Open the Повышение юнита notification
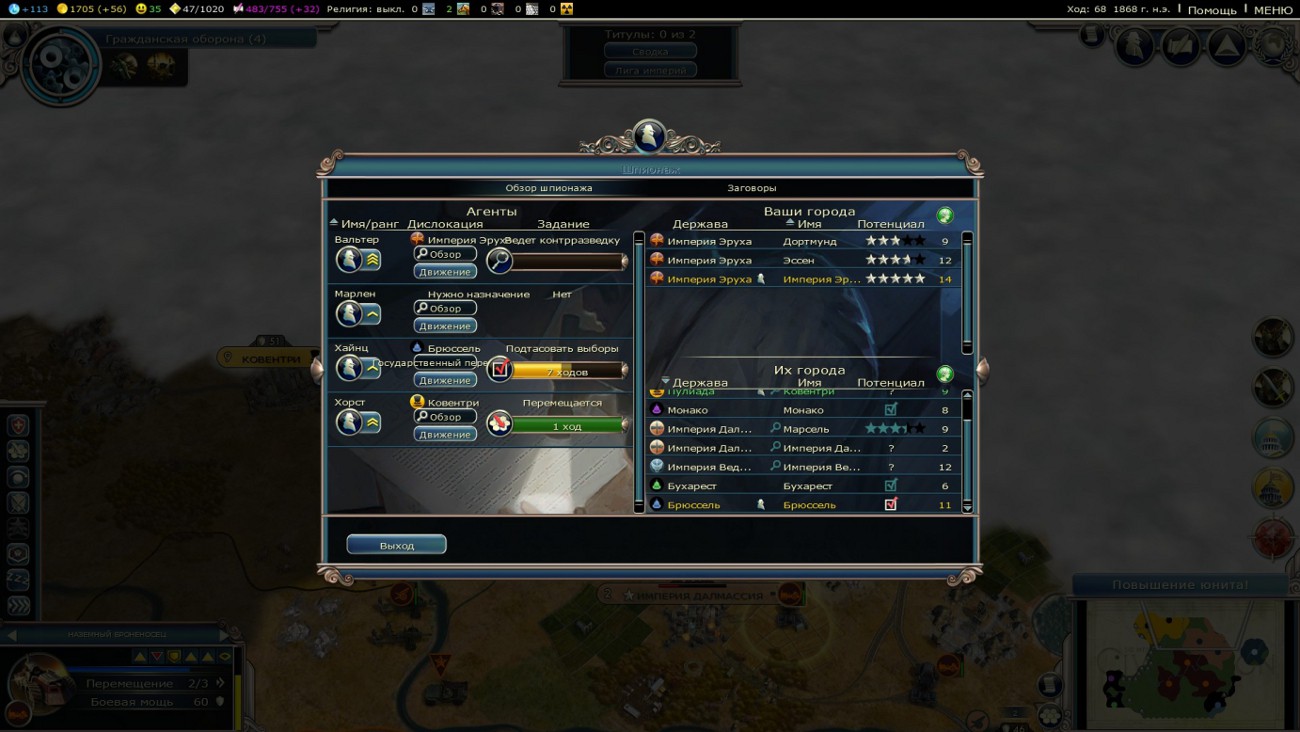The image size is (1300, 732). (x=1180, y=585)
